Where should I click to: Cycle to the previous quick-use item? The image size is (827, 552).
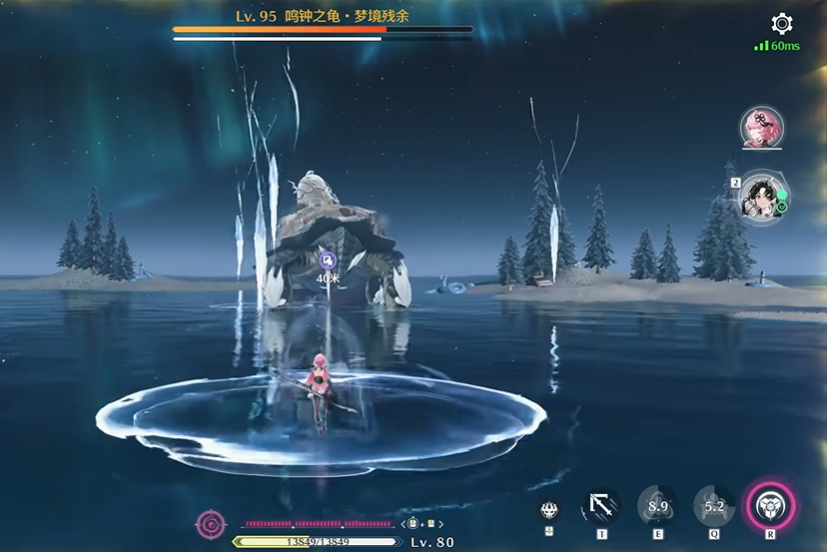pyautogui.click(x=402, y=523)
